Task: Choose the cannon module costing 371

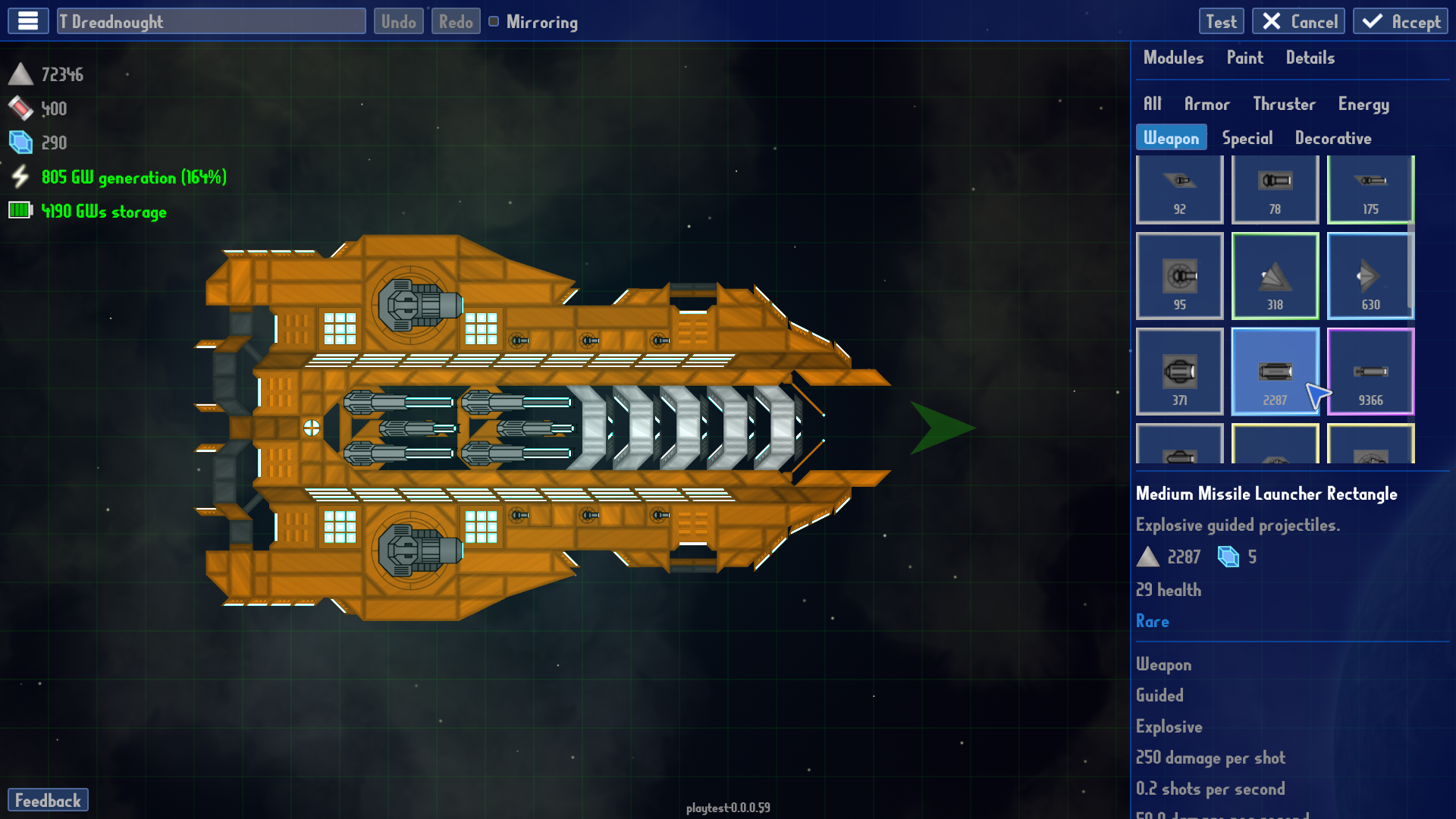Action: click(x=1179, y=371)
